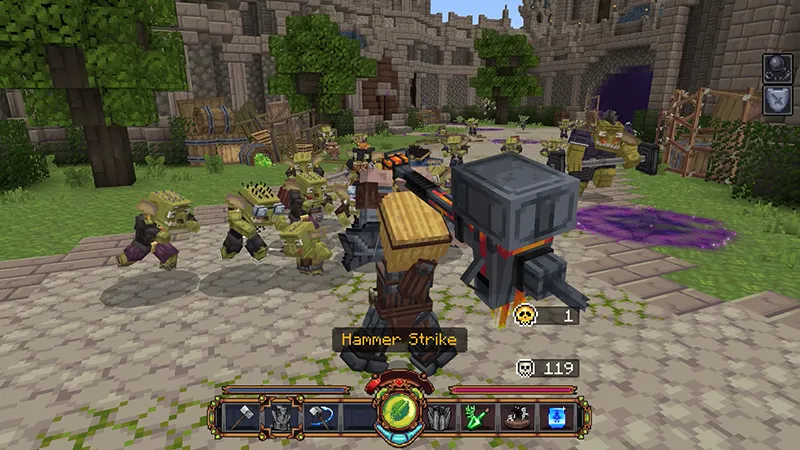
Task: Use the green potion bottle item
Action: 477,417
